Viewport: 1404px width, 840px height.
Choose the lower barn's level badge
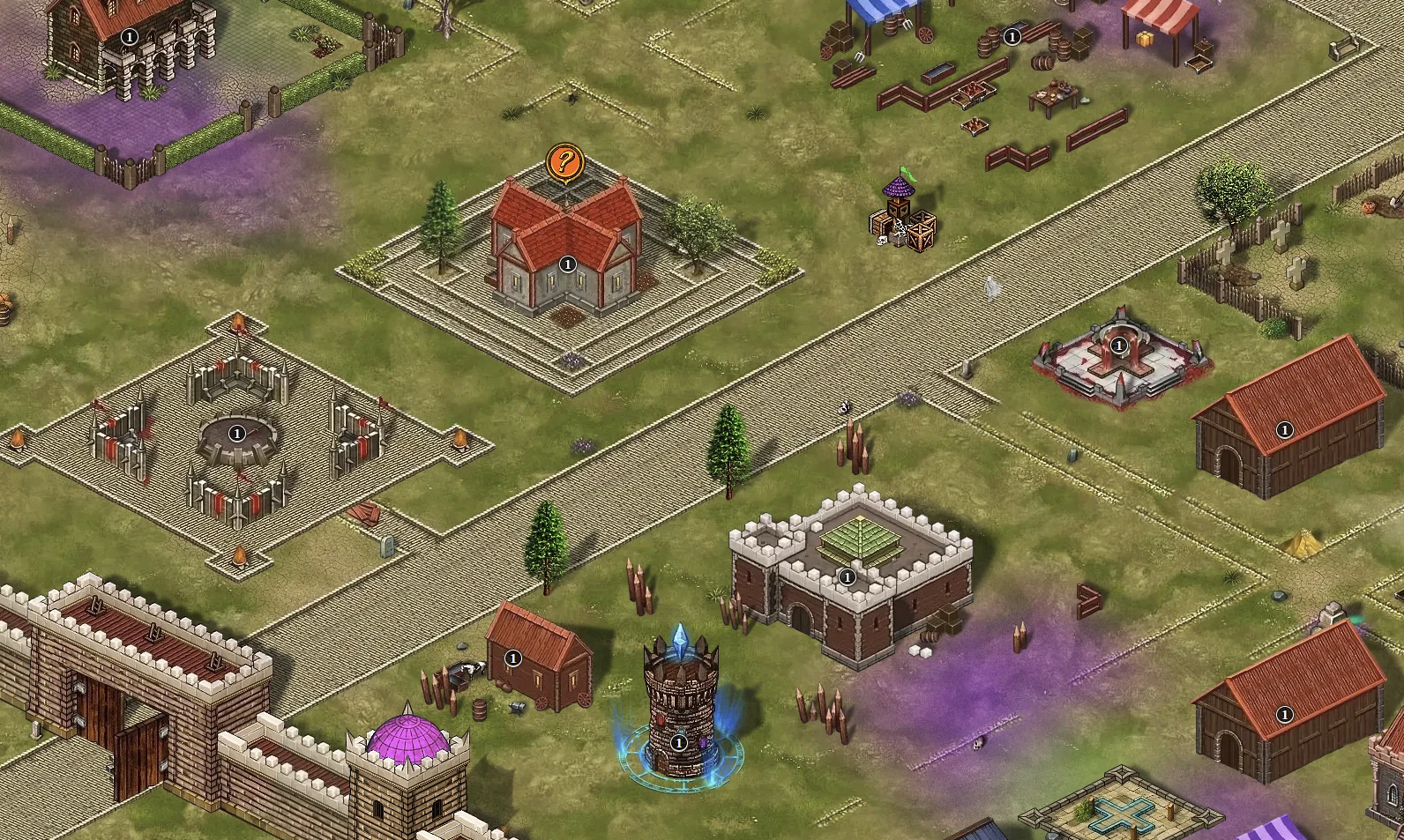point(1284,714)
